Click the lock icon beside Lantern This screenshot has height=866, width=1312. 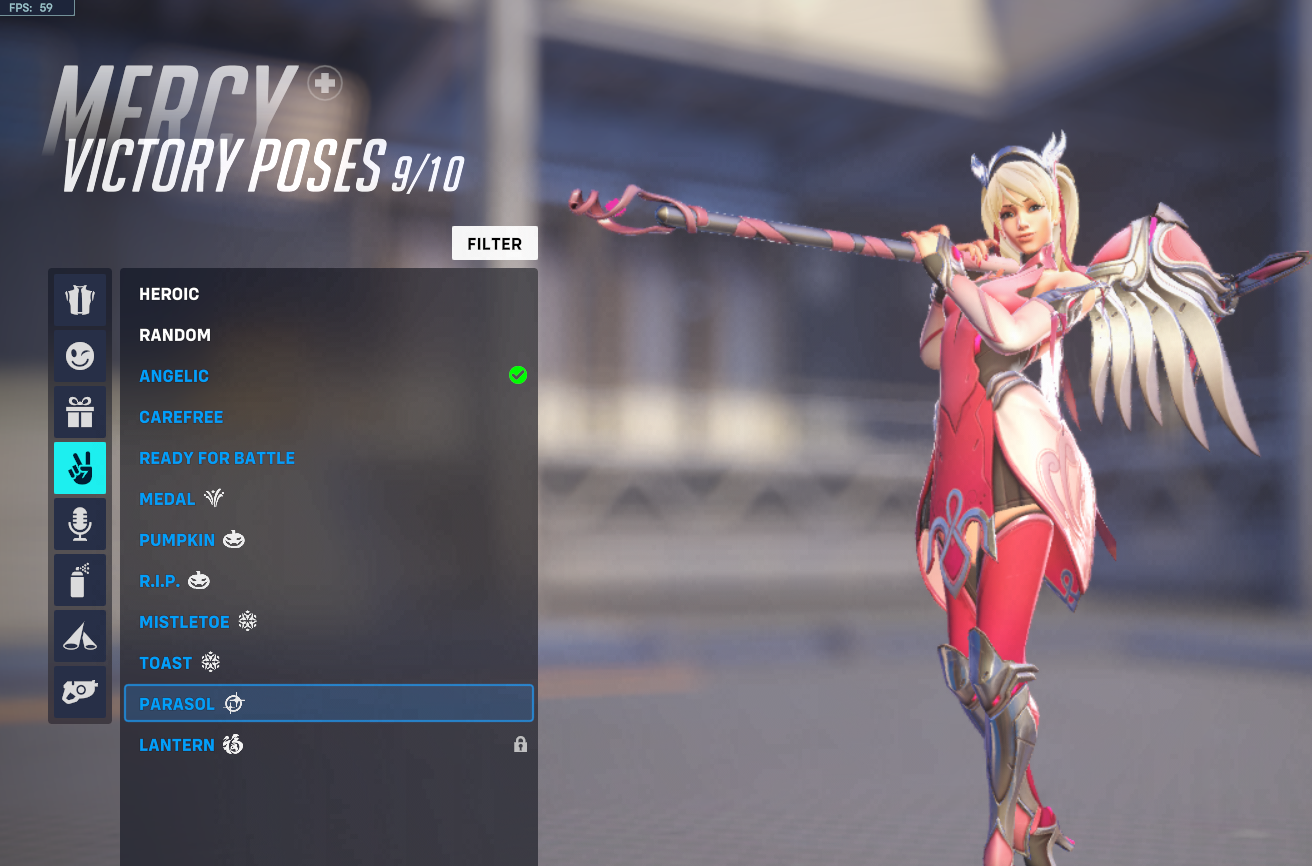(519, 745)
